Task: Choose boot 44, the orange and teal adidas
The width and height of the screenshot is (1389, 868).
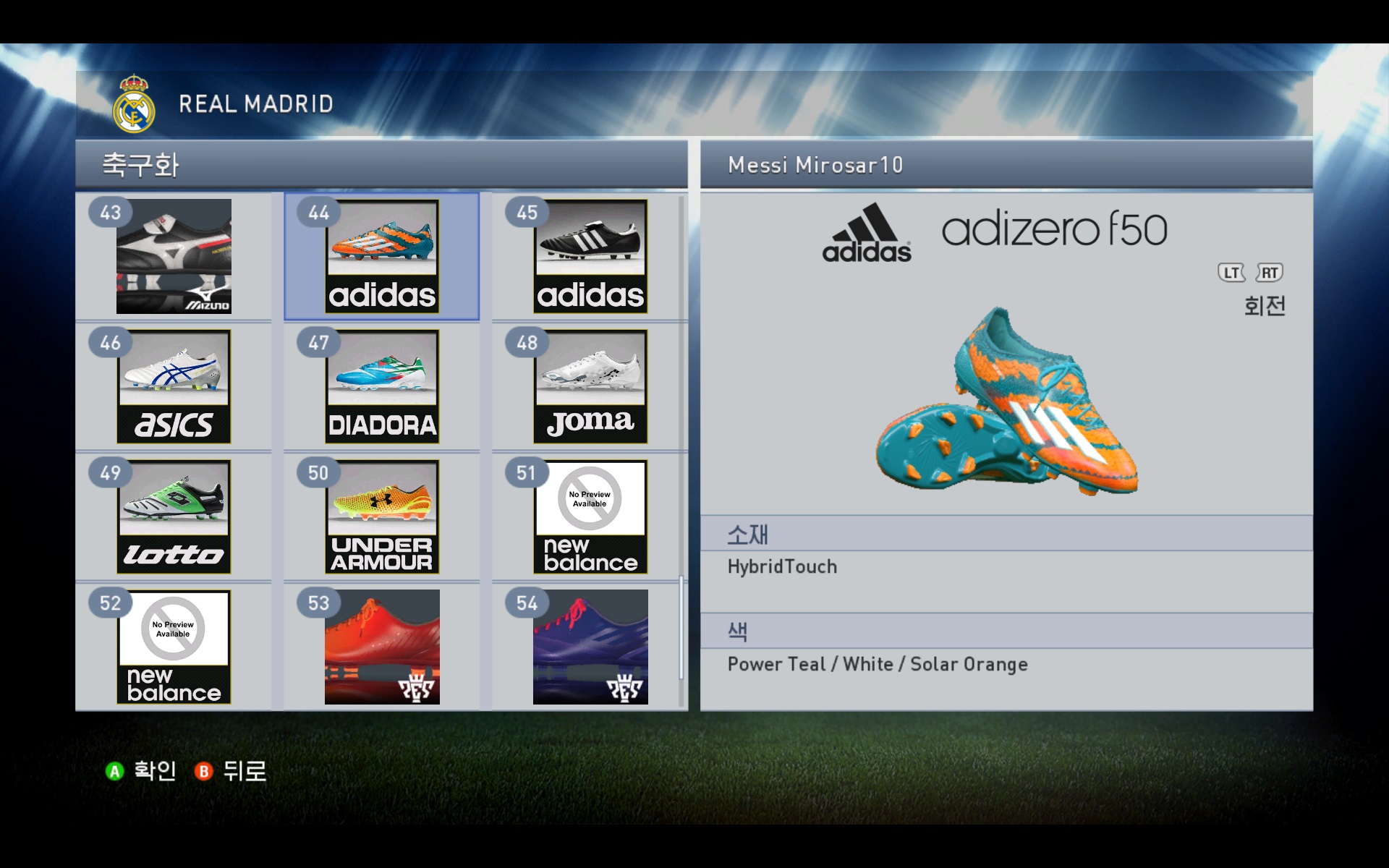Action: click(381, 256)
